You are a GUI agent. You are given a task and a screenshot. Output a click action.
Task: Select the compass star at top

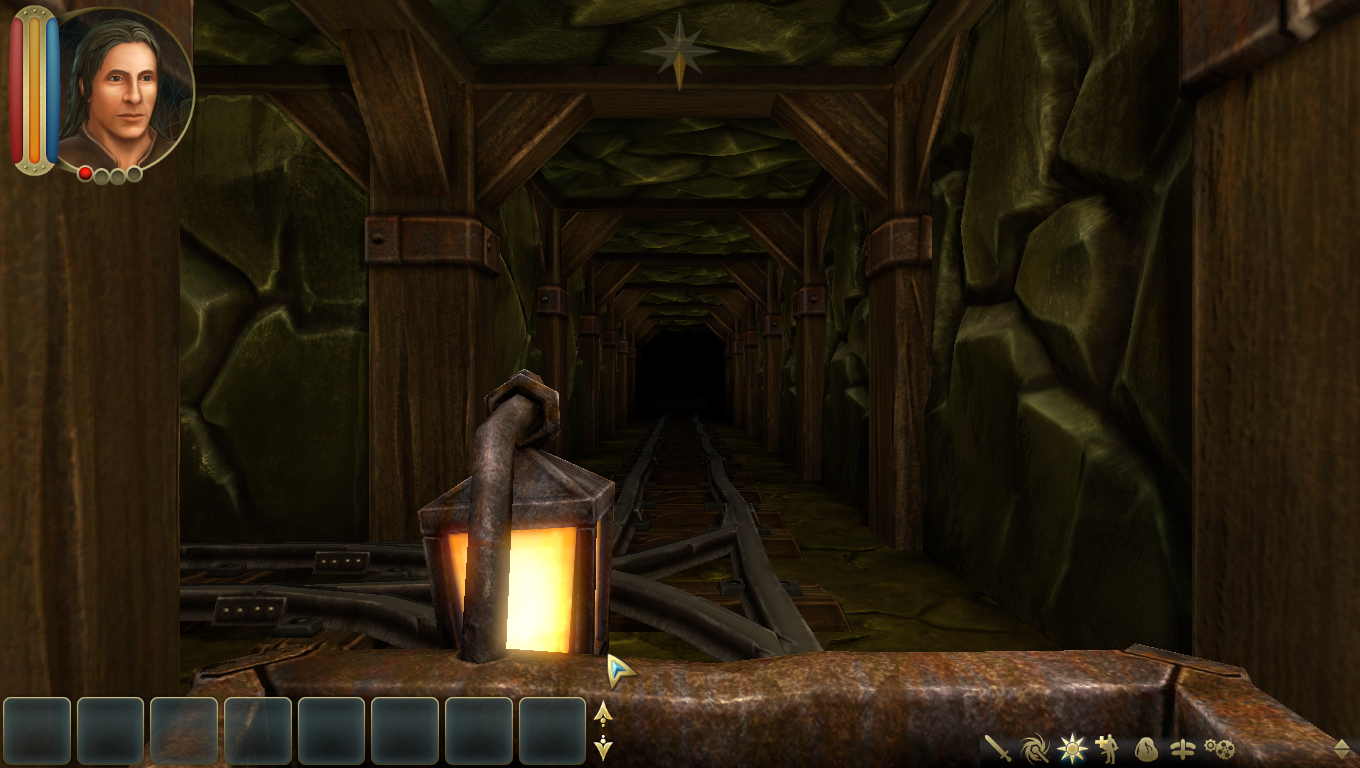(680, 50)
